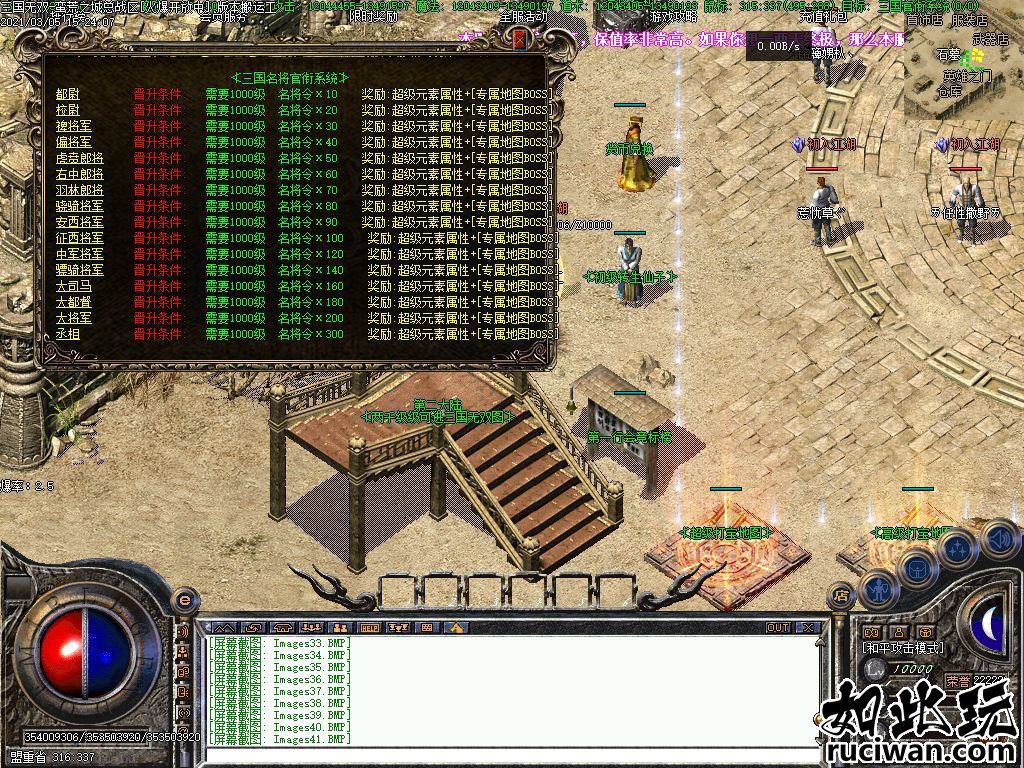Click the 丞相 rank link

tap(68, 334)
